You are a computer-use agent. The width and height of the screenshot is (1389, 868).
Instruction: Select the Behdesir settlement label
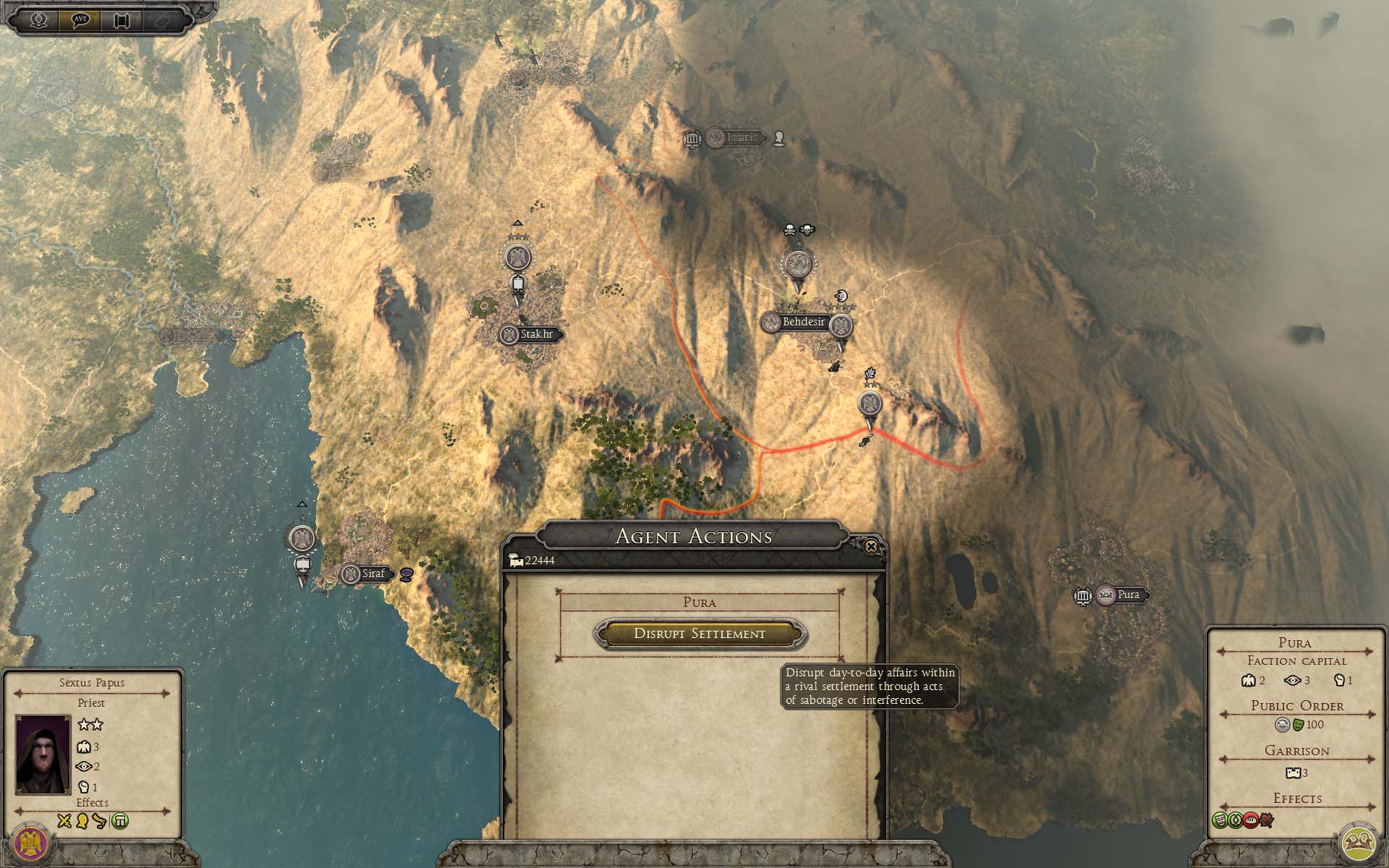pos(802,322)
